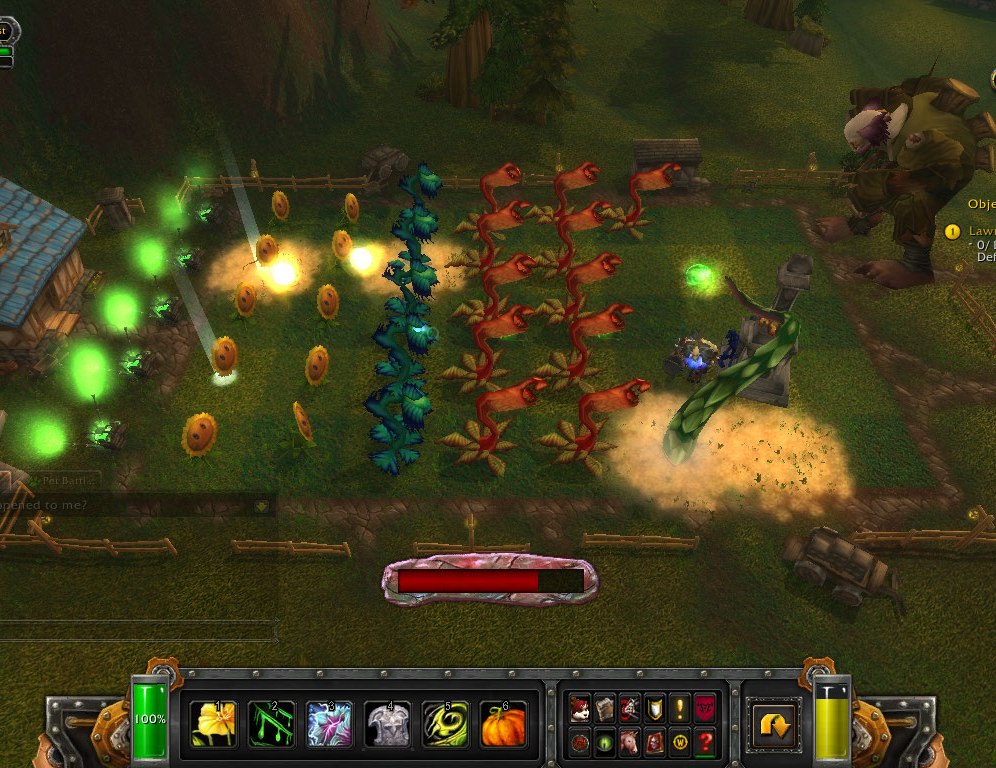996x768 pixels.
Task: Click the yellow exit vehicle arrow button
Action: (x=774, y=724)
